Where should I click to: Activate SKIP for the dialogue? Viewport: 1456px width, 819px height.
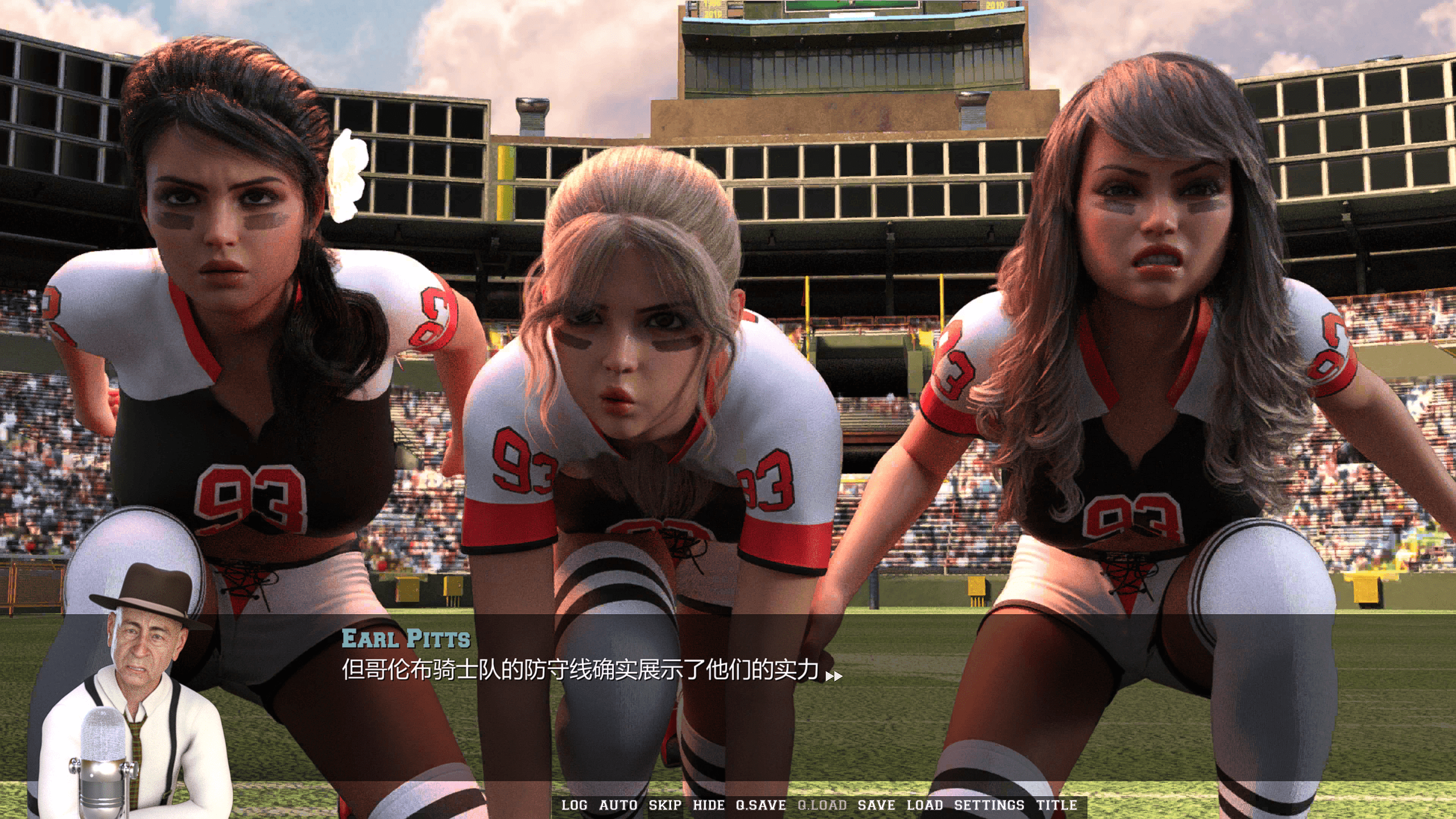[665, 805]
